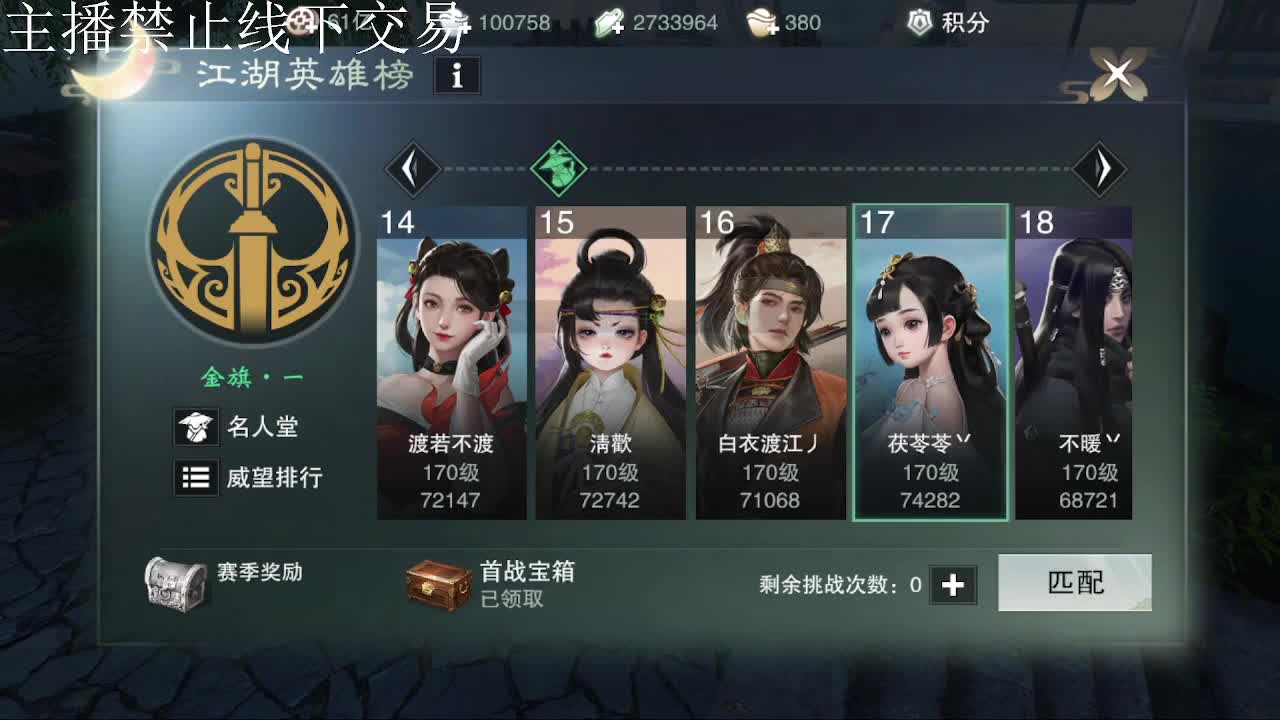Screen dimensions: 1280x720
Task: Select rank 17 player 茯苓苓
Action: (930, 360)
